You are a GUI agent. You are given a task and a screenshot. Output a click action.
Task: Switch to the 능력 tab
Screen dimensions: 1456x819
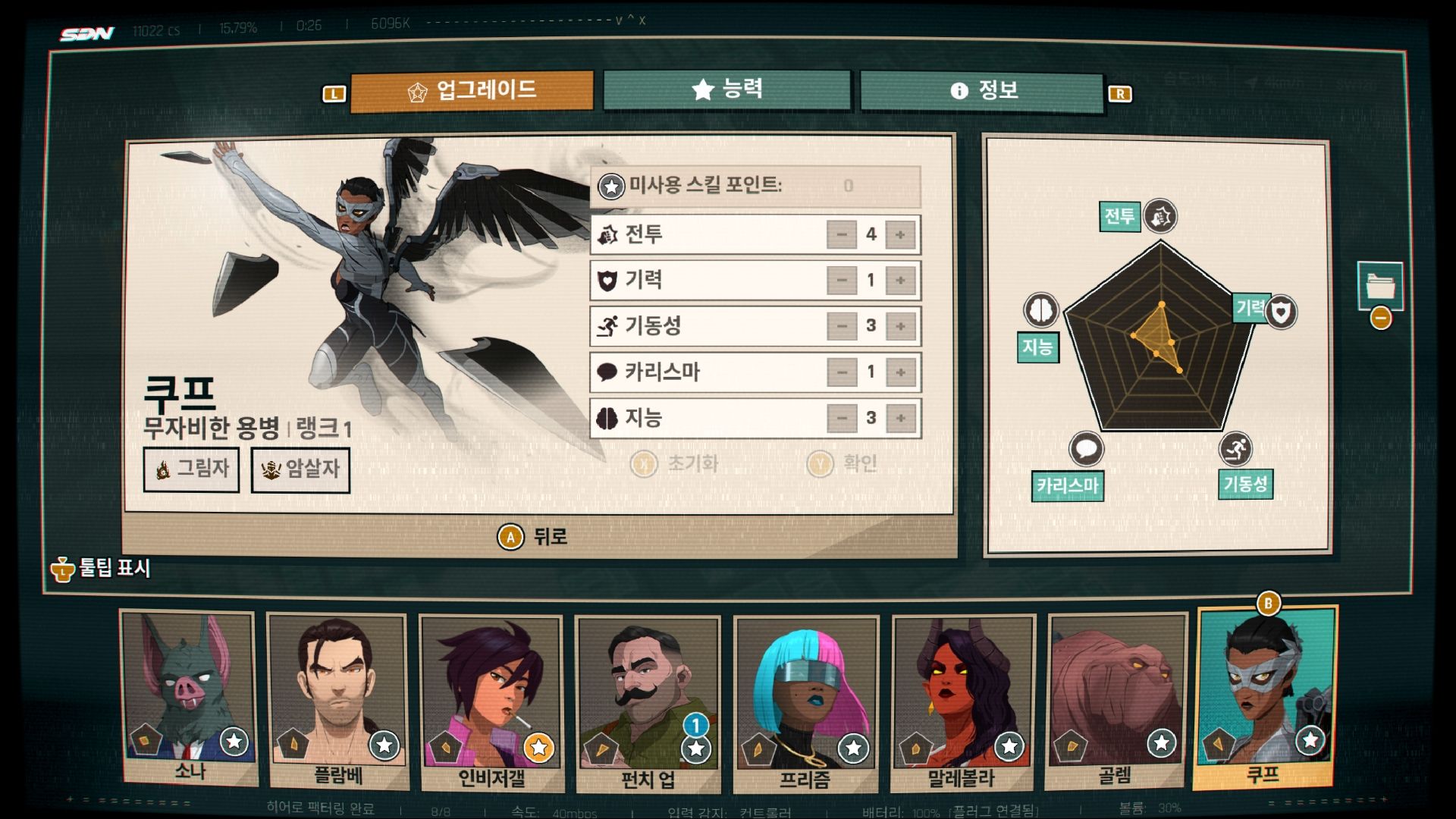coord(726,90)
